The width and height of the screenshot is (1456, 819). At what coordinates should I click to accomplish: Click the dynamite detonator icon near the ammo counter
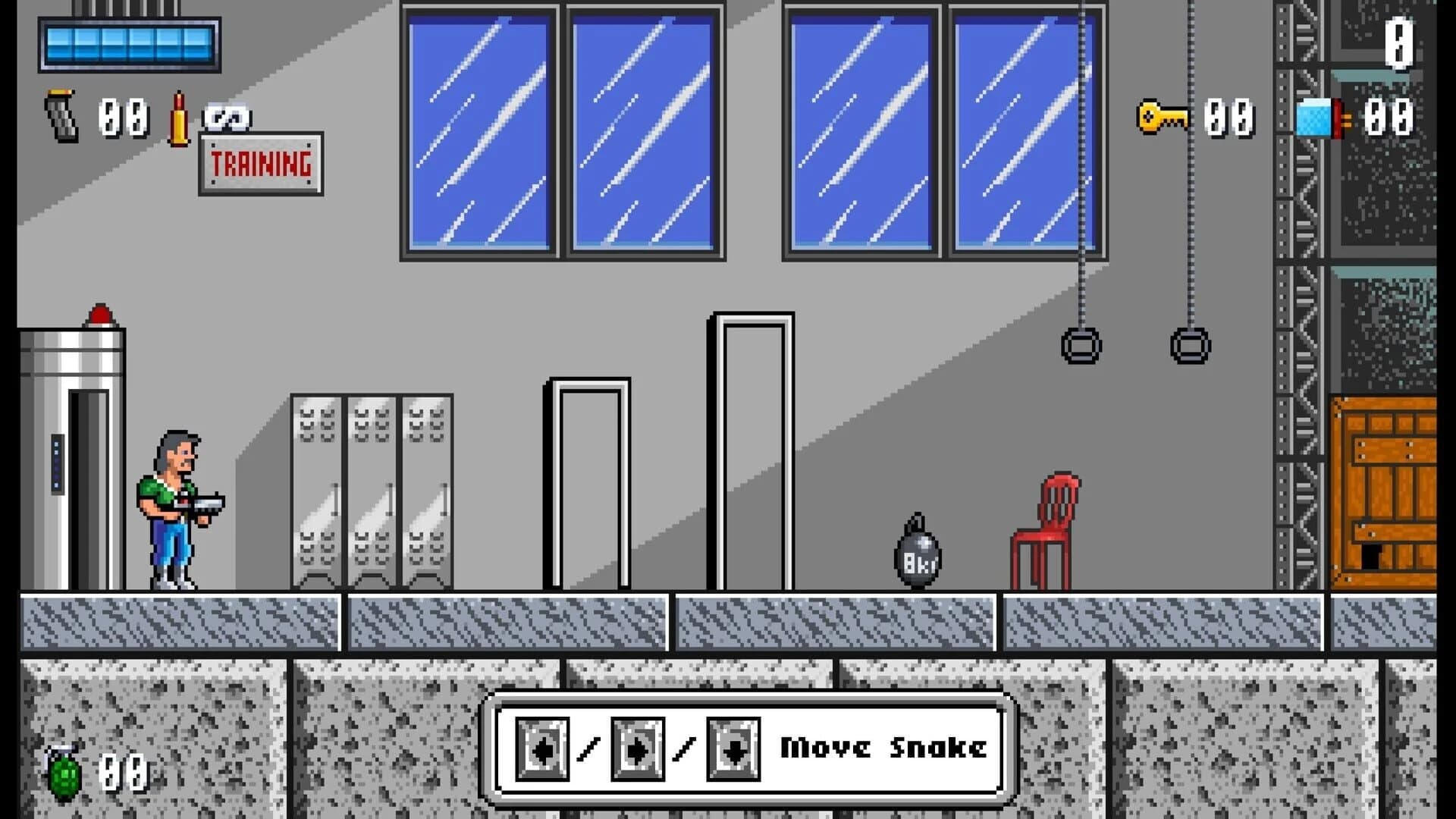[x=1319, y=118]
